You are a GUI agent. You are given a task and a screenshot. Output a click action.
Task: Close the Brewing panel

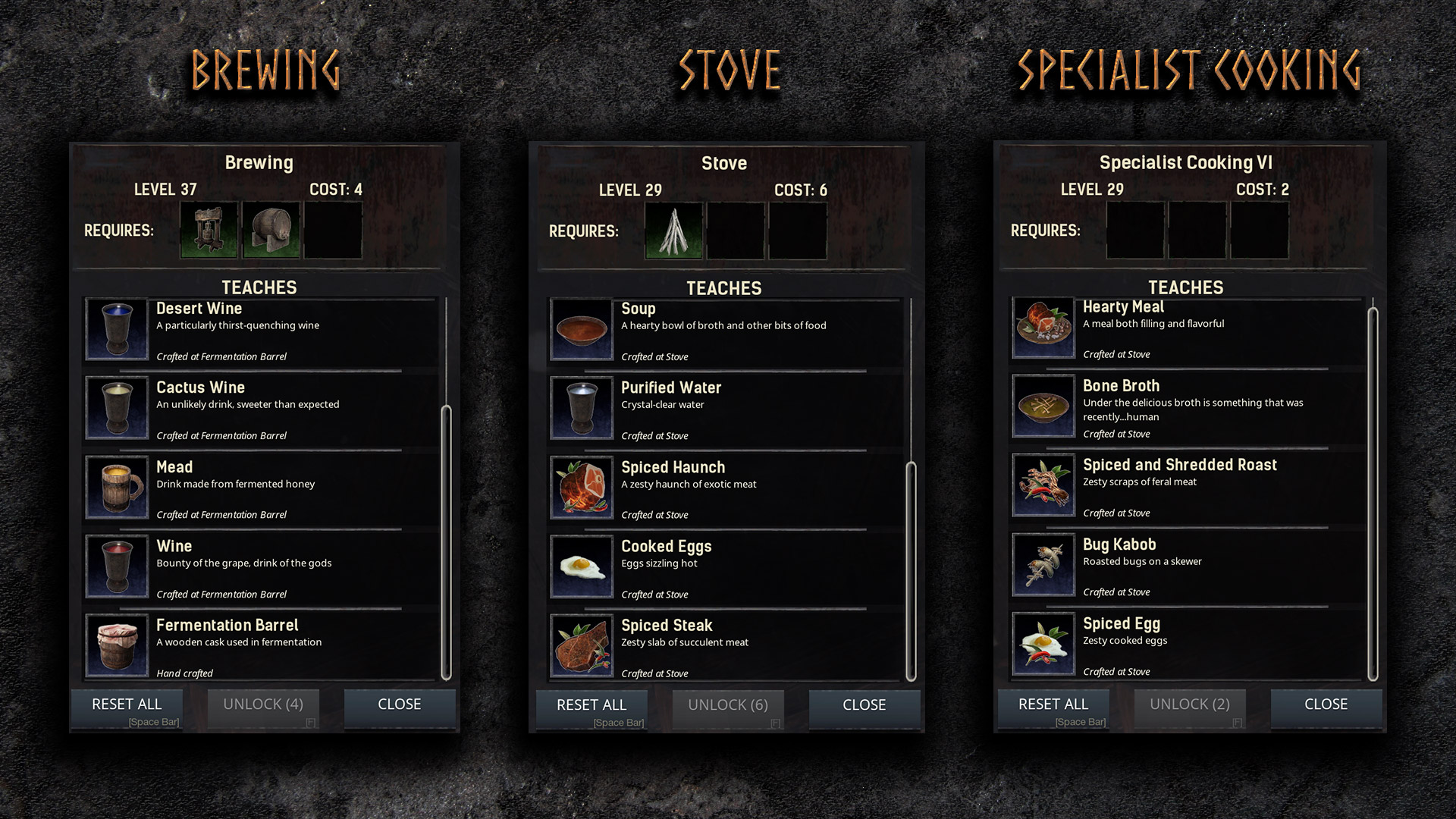(399, 704)
